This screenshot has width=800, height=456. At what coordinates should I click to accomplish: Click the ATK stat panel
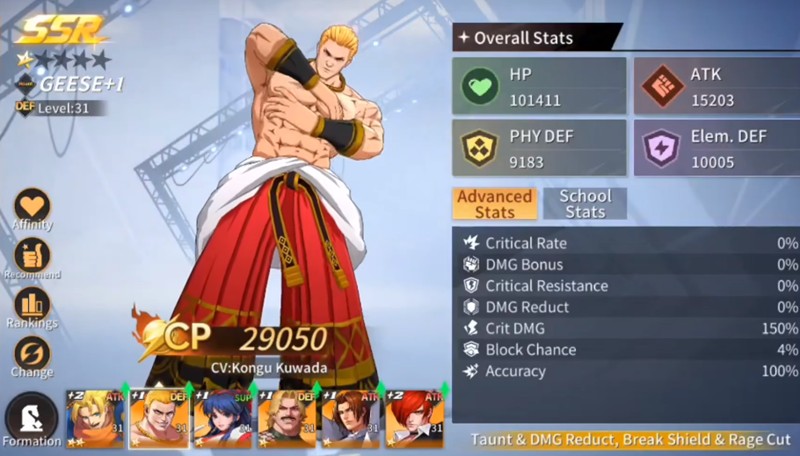coord(716,86)
